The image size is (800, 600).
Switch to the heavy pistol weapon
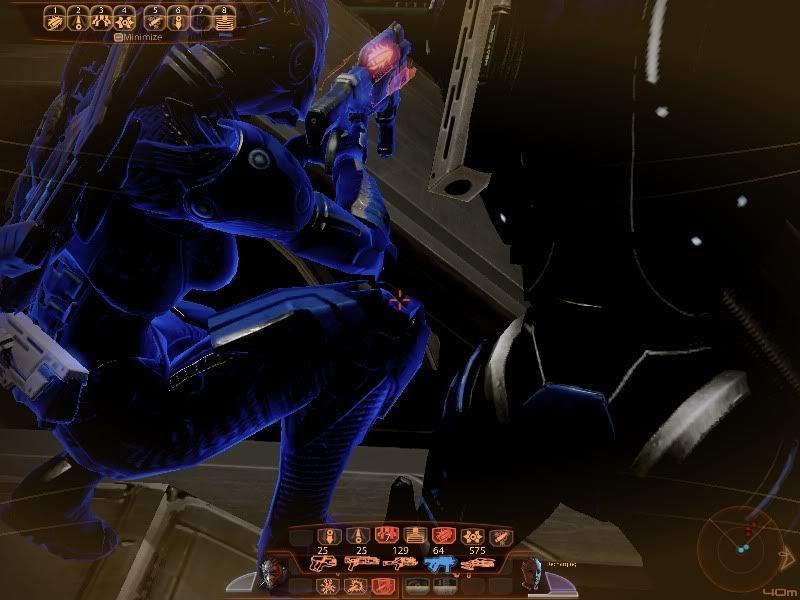click(331, 564)
